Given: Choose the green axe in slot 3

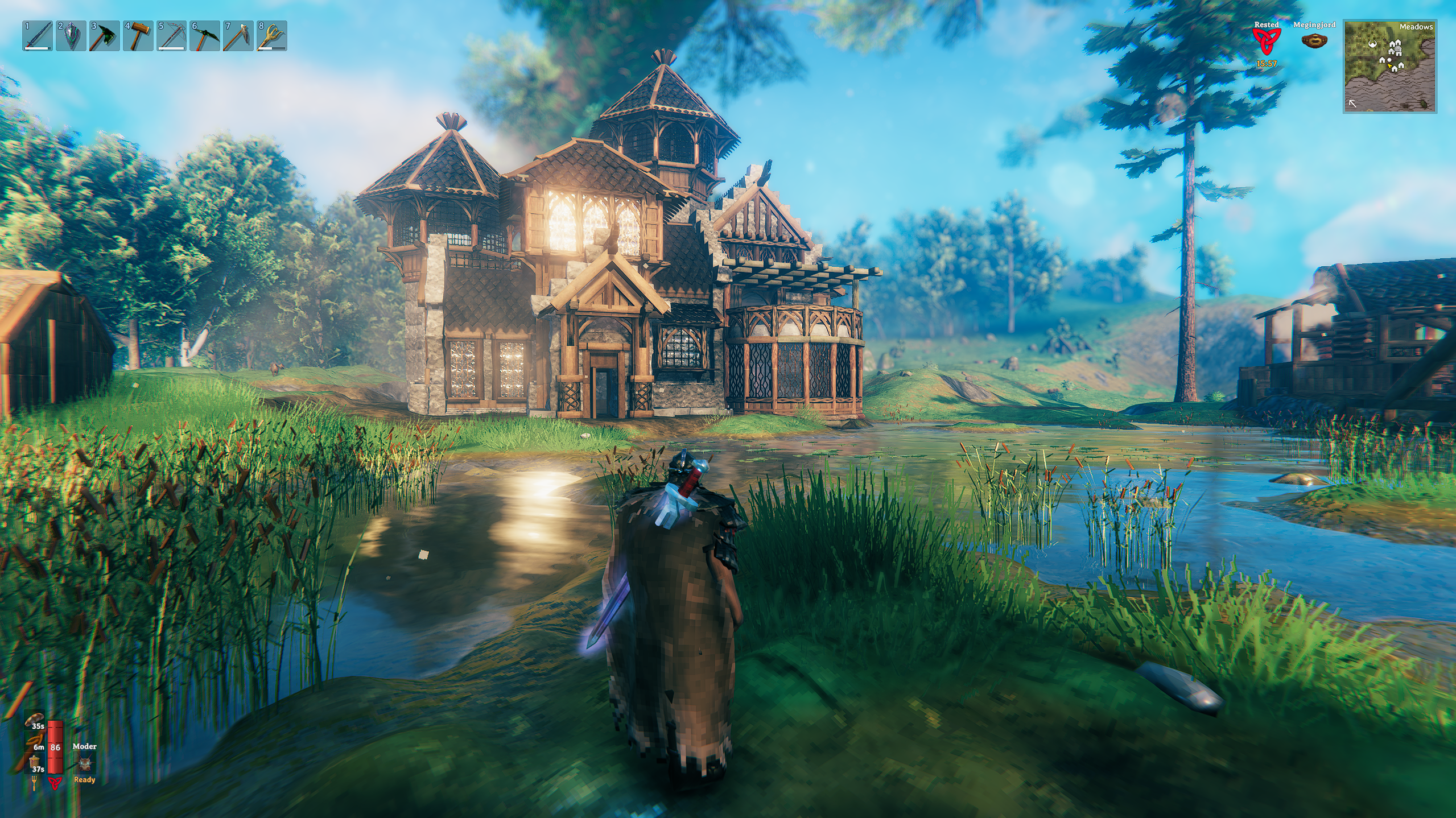Looking at the screenshot, I should coord(105,36).
